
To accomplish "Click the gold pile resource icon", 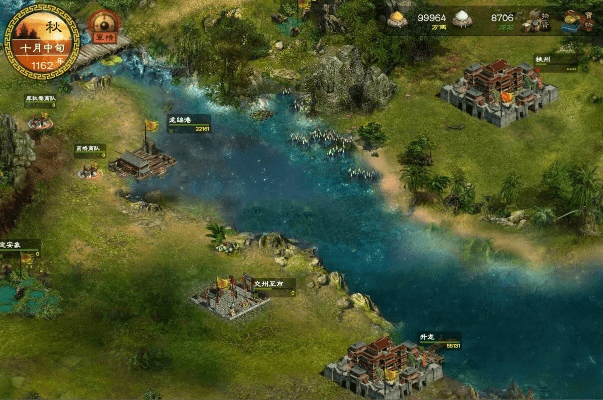I will (397, 18).
